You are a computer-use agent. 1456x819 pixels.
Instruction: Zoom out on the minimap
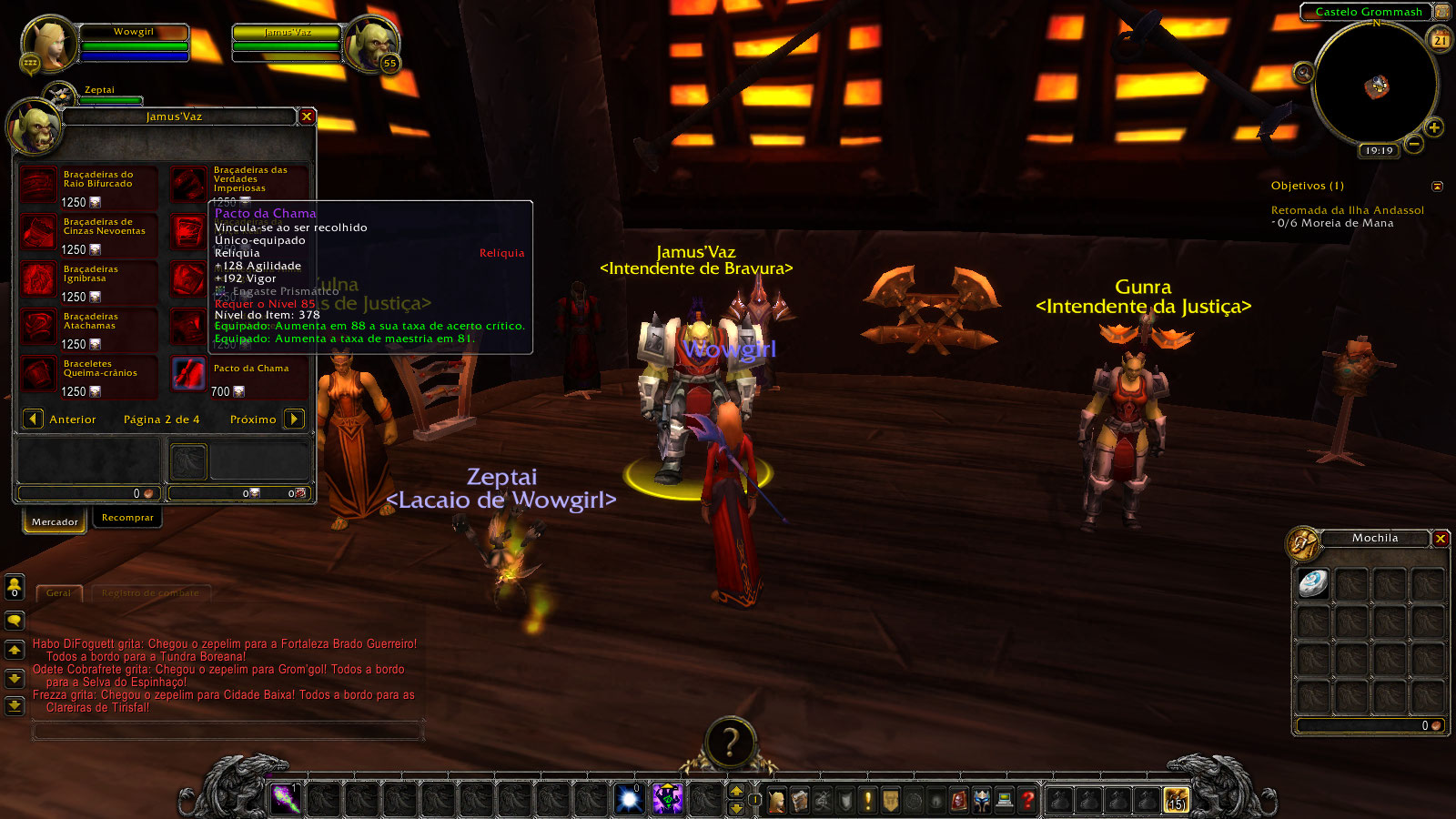[x=1413, y=144]
